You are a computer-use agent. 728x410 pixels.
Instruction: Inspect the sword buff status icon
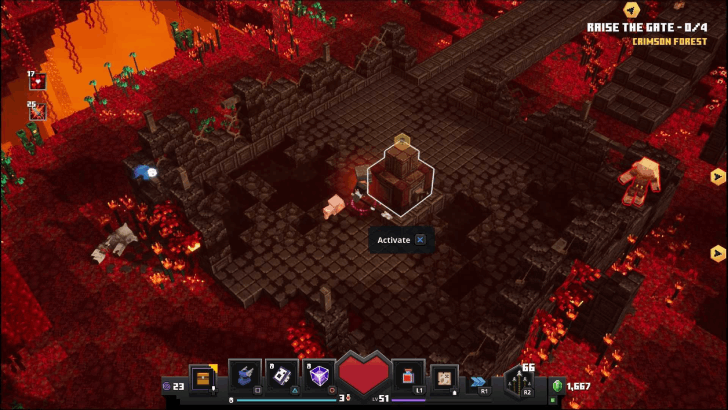tap(38, 112)
